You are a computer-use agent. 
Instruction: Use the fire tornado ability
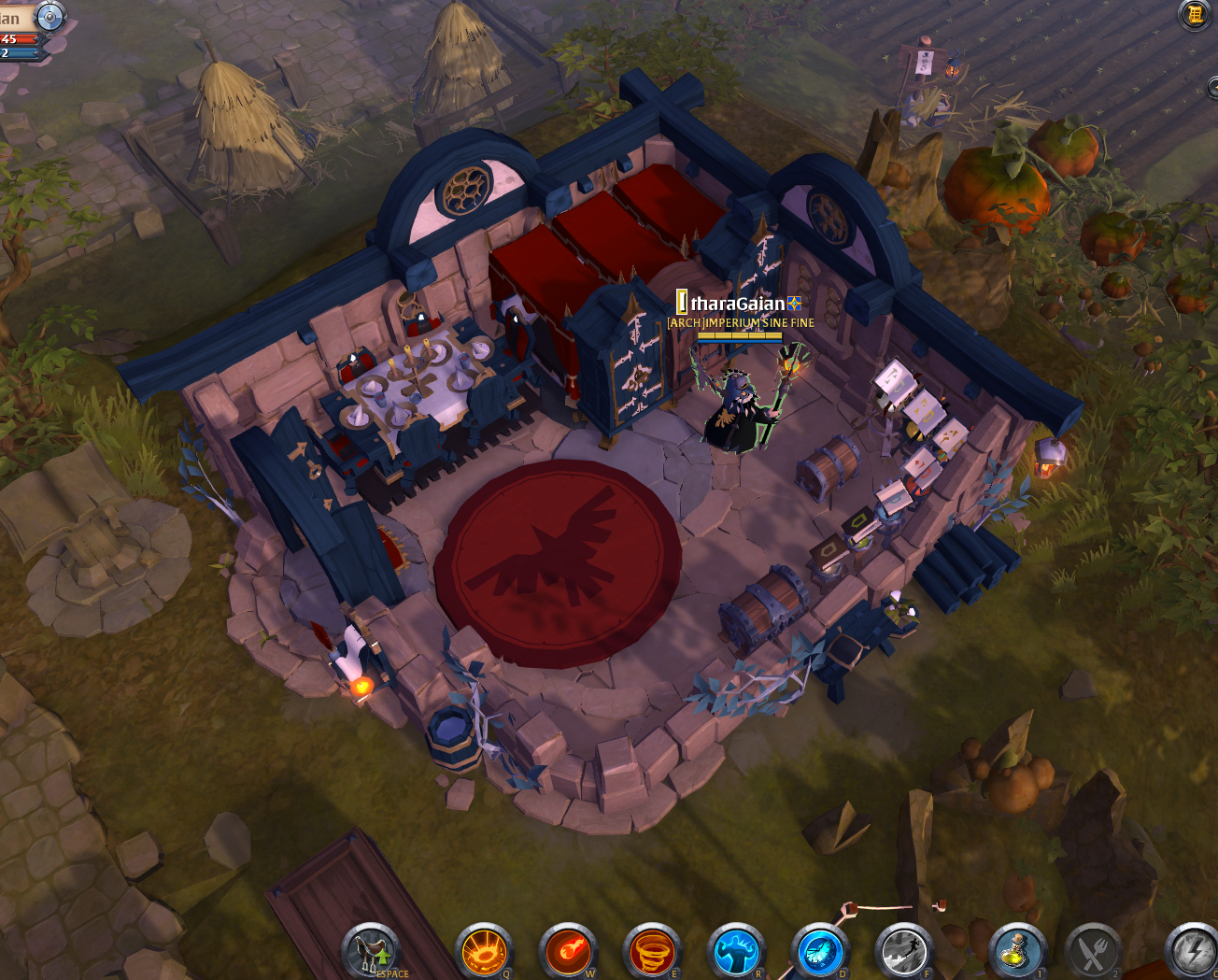(x=652, y=951)
